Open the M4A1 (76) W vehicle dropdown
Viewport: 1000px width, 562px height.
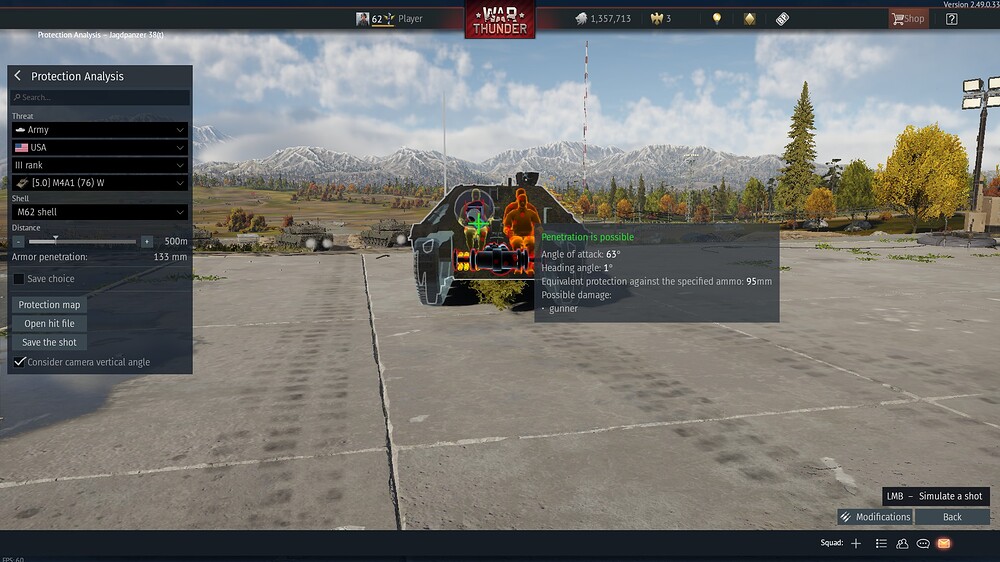click(99, 183)
